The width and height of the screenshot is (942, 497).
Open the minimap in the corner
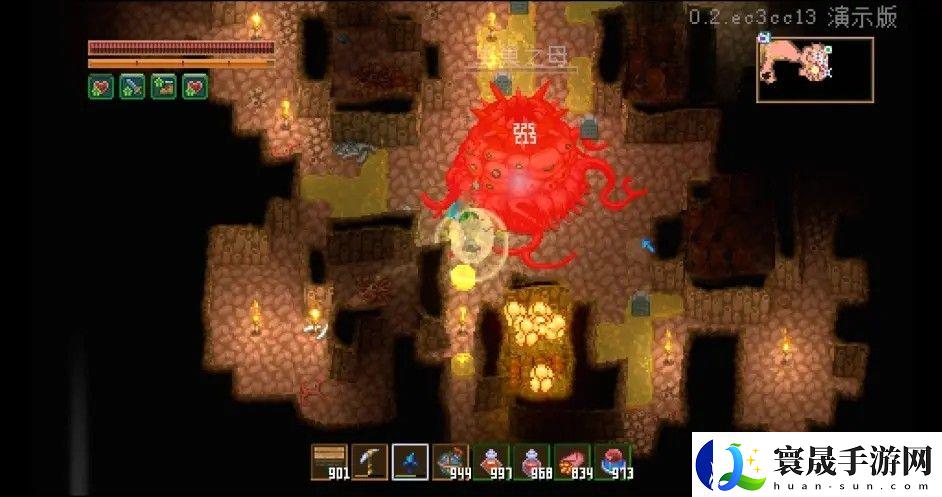coord(814,69)
